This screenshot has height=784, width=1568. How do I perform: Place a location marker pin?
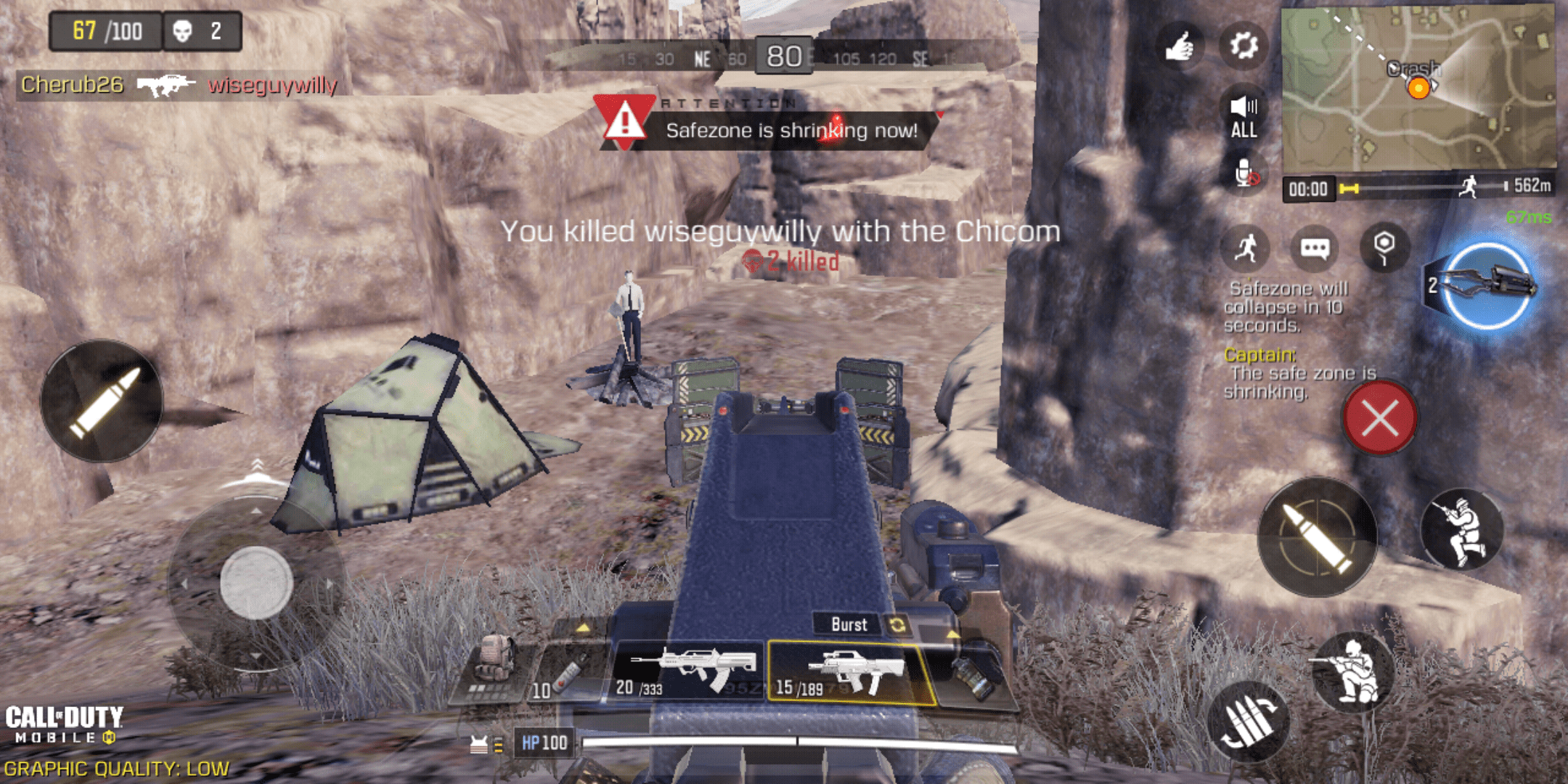[1384, 247]
